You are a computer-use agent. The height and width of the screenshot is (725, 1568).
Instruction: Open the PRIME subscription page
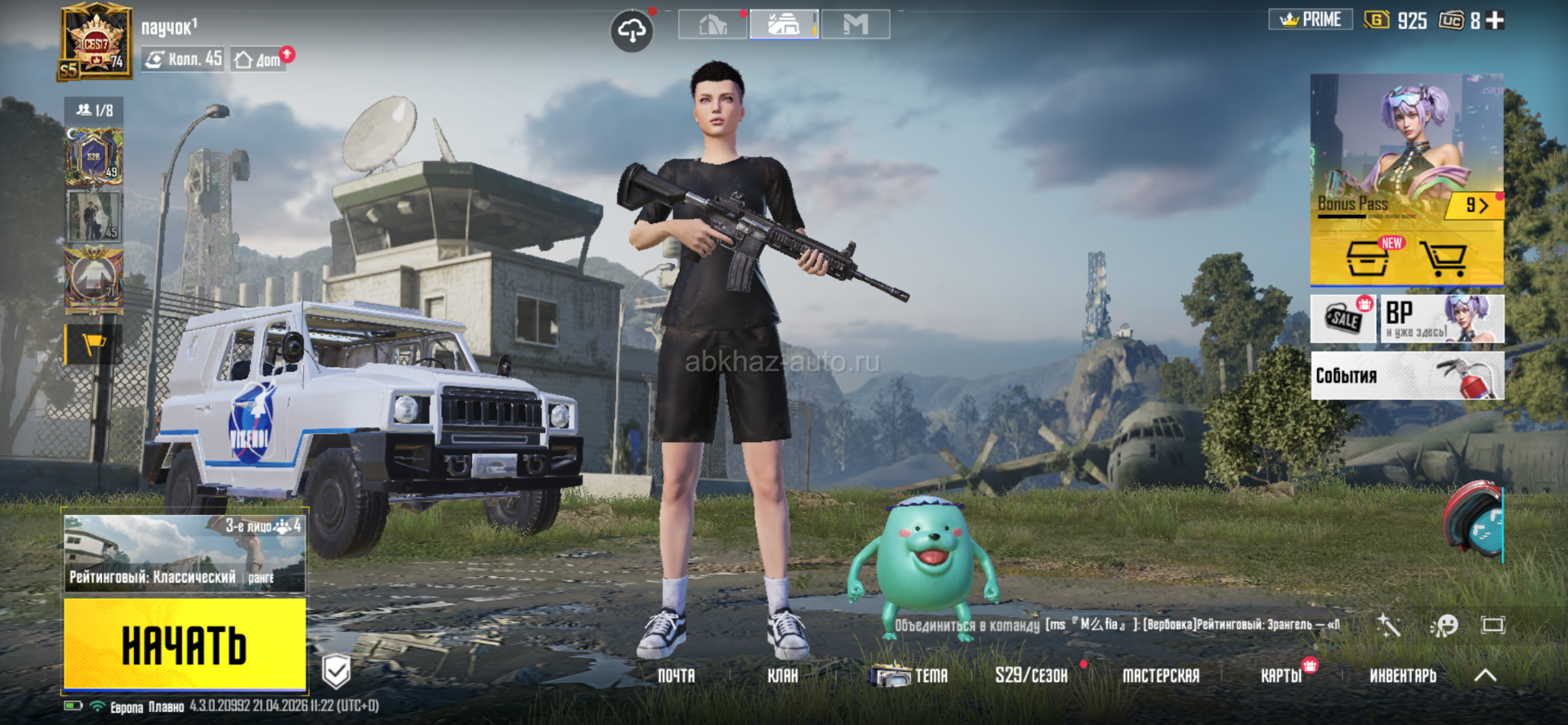(x=1310, y=20)
